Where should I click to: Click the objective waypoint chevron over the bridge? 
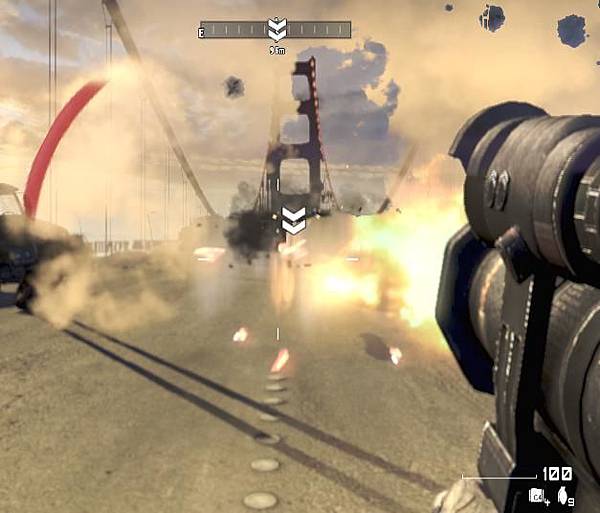pos(293,220)
